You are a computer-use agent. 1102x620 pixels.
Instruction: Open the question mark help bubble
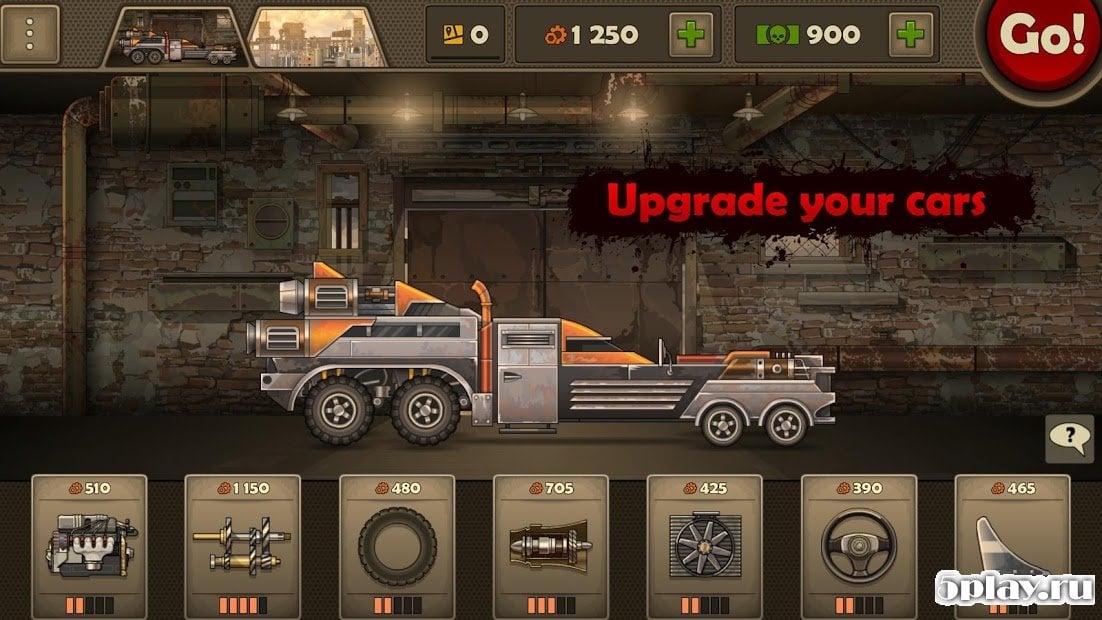pyautogui.click(x=1069, y=437)
